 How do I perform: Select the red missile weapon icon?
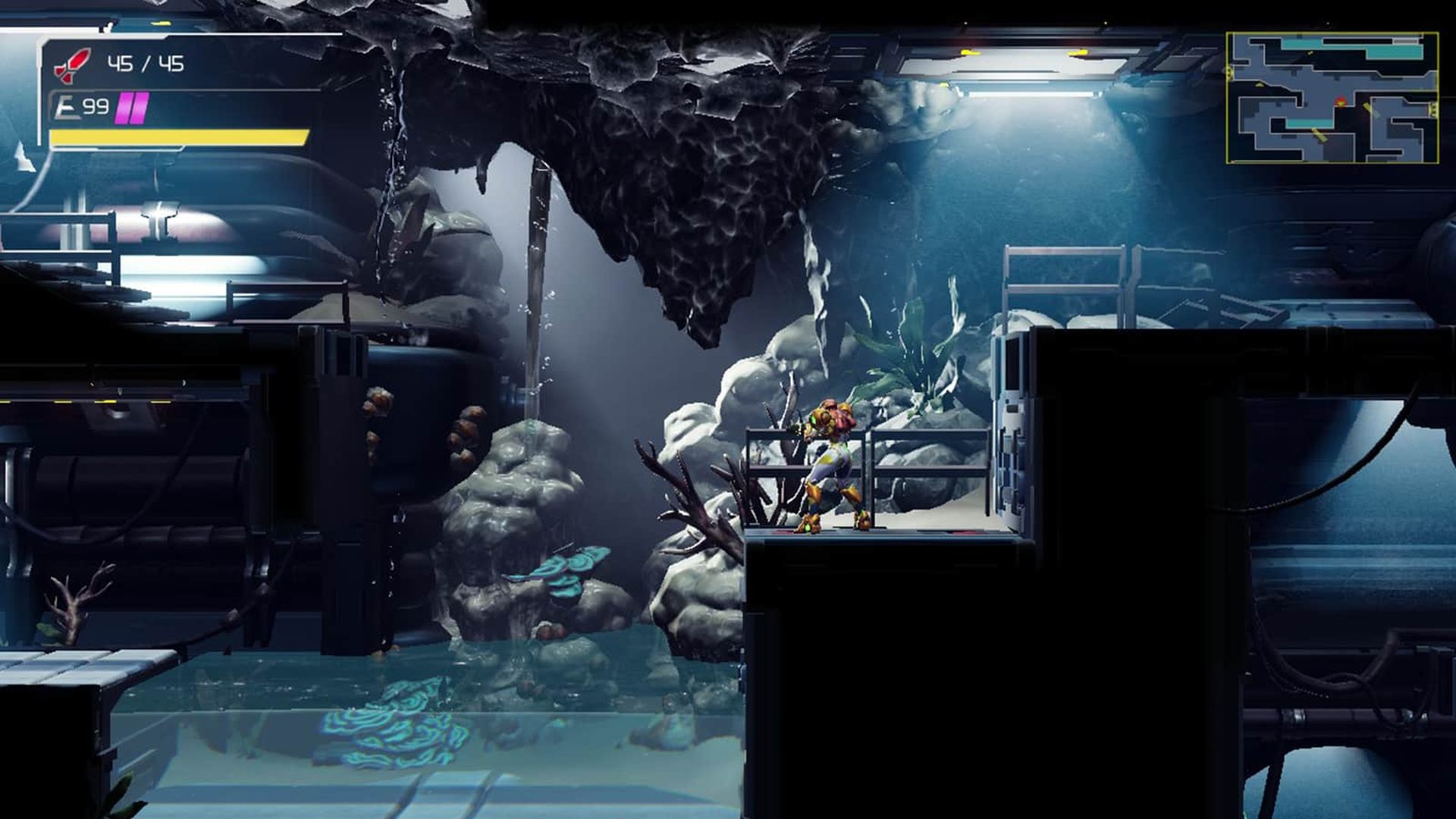[72, 65]
